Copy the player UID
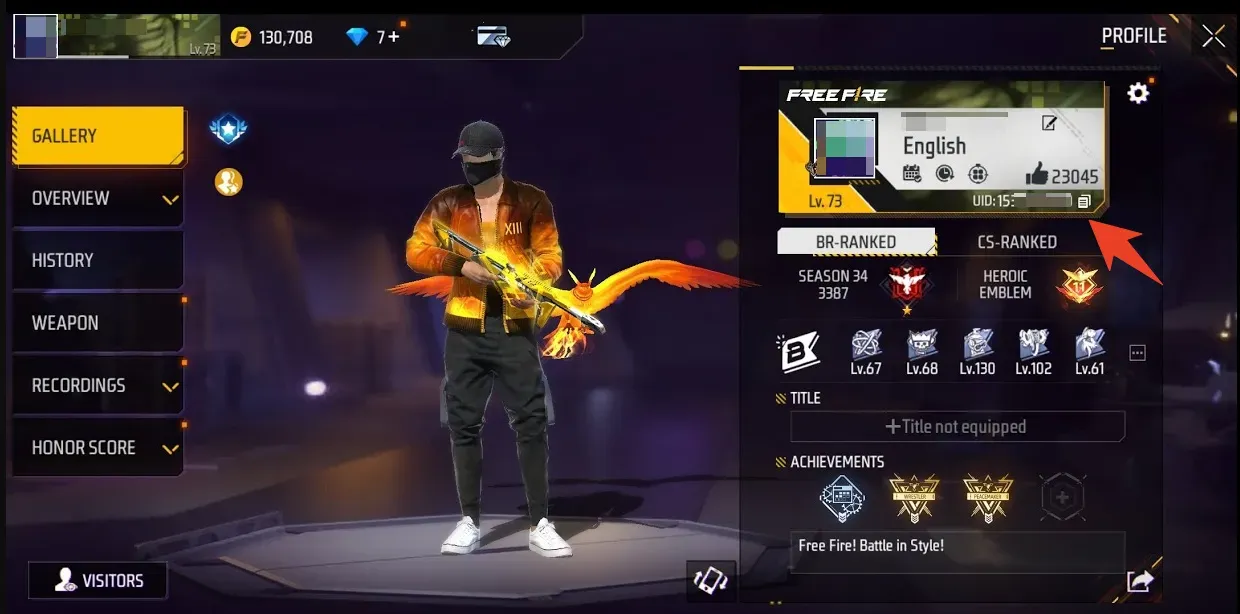The height and width of the screenshot is (614, 1240). pos(1084,202)
